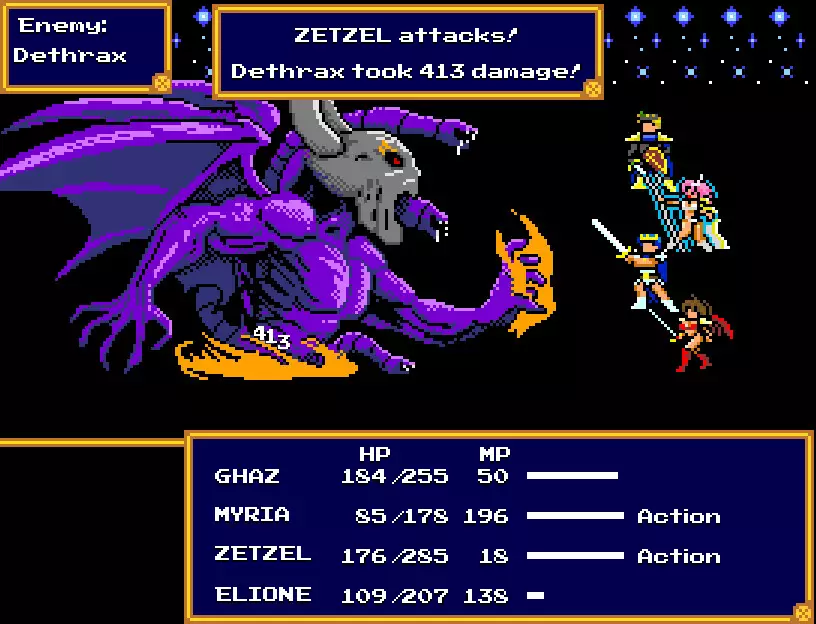Viewport: 816px width, 624px height.
Task: Select ELIONE in the party list
Action: coord(263,595)
